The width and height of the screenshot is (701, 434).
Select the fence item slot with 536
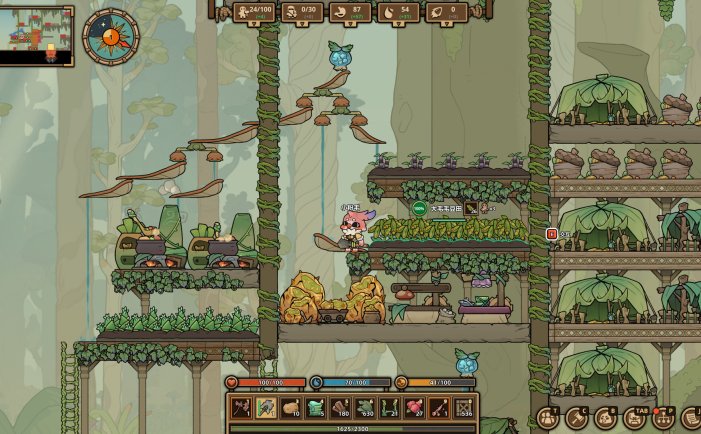pyautogui.click(x=463, y=408)
